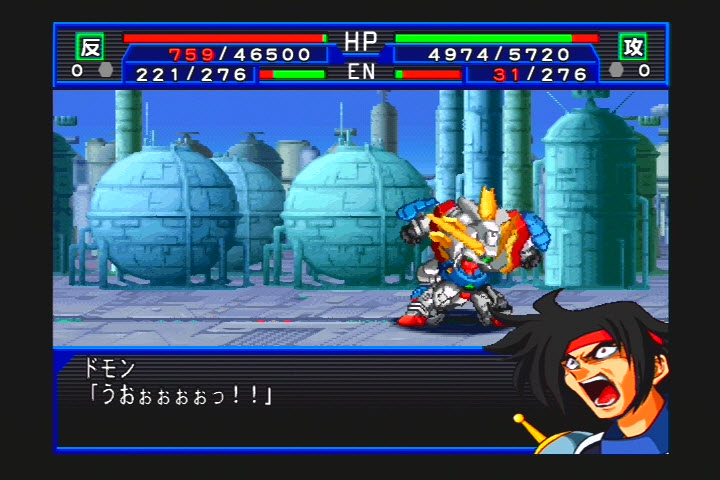Click the green 攻 attack icon
This screenshot has width=720, height=480.
(632, 46)
